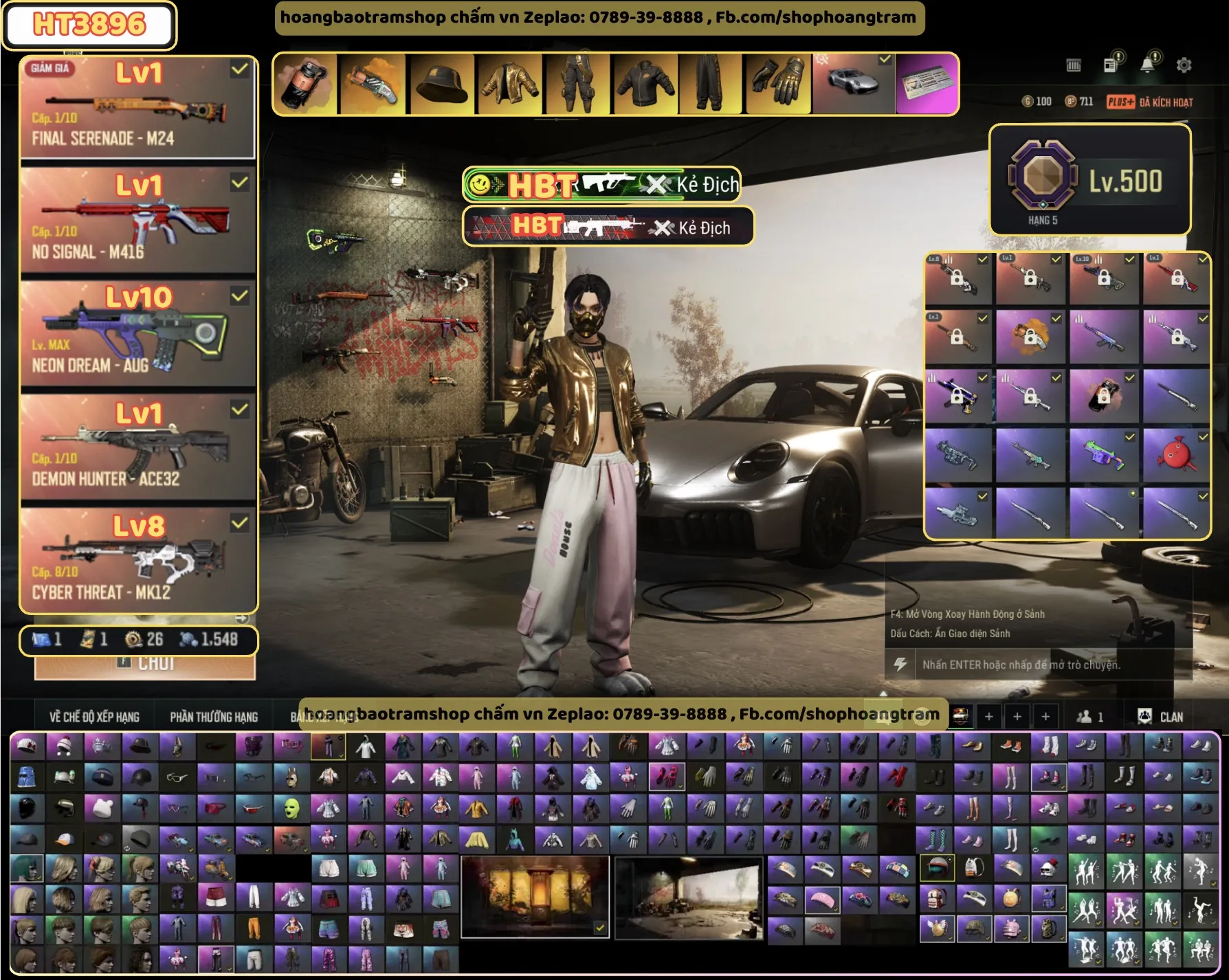
Task: Select the lantern-lit lobby theme thumbnail
Action: [x=535, y=897]
